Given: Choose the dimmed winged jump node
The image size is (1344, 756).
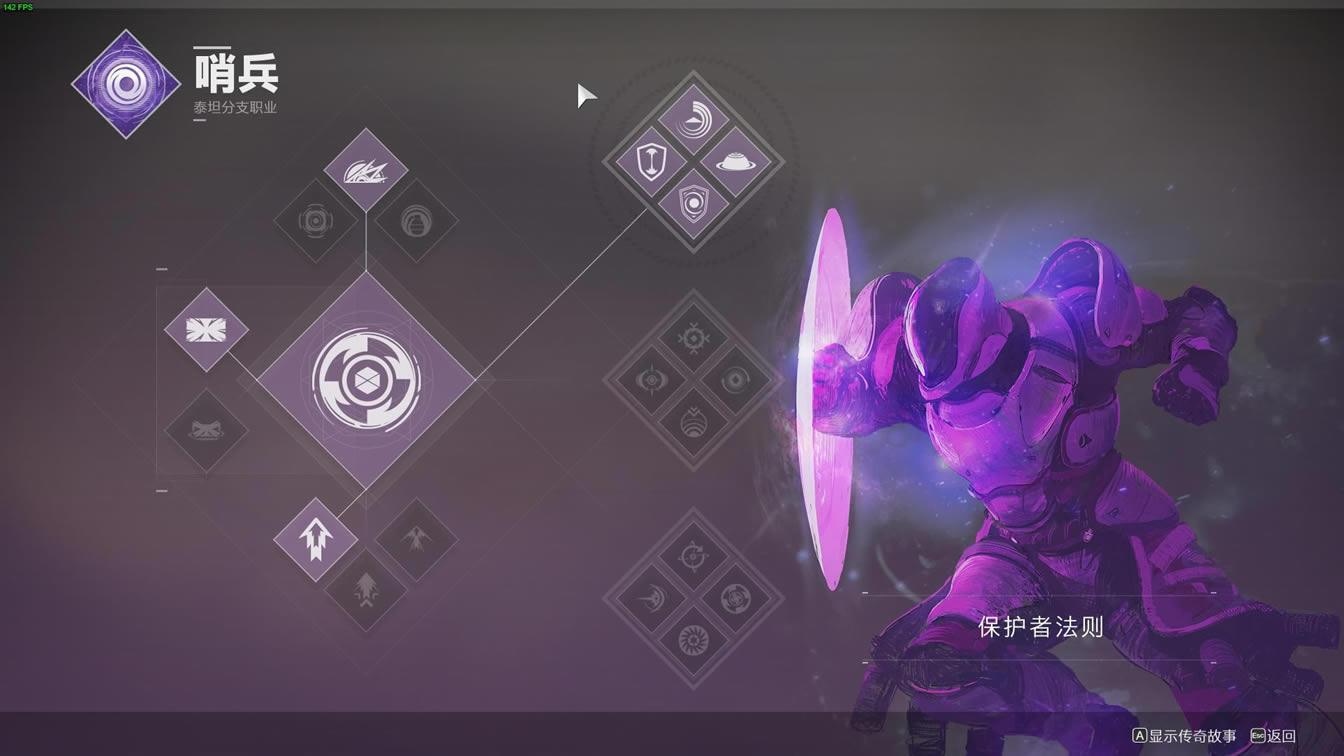Looking at the screenshot, I should coord(416,540).
